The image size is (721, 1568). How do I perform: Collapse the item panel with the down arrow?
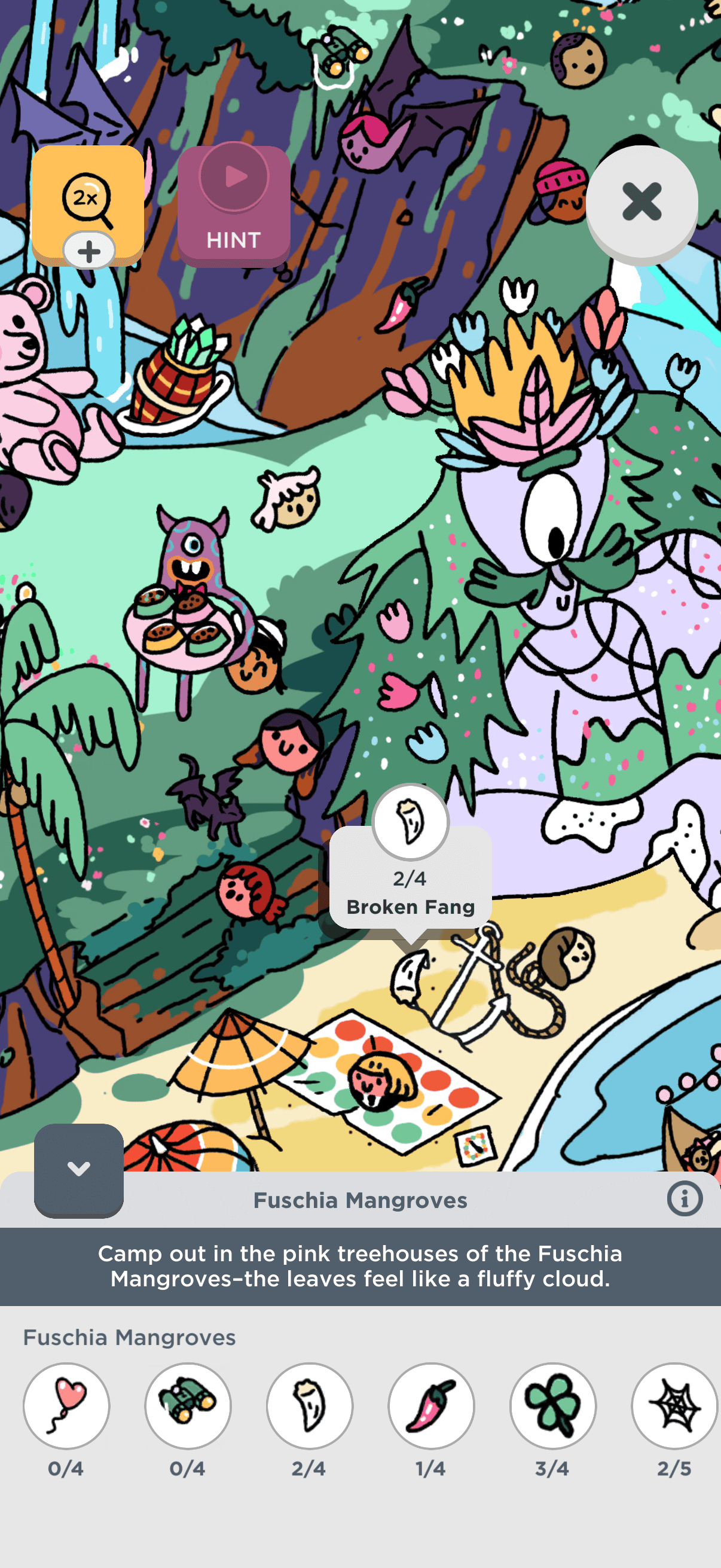pyautogui.click(x=78, y=1169)
